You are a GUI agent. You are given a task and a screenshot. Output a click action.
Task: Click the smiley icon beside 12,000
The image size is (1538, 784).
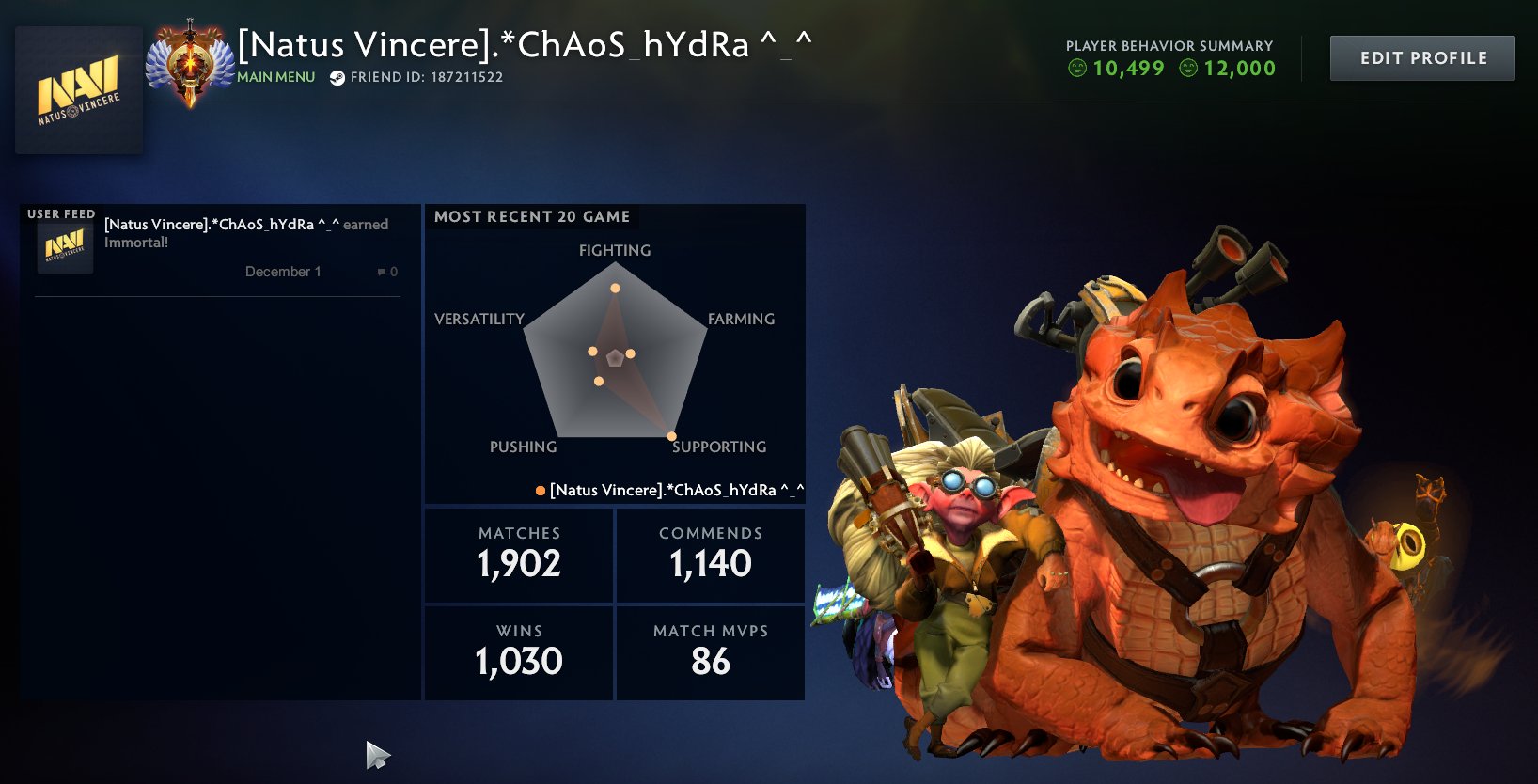pyautogui.click(x=1186, y=68)
